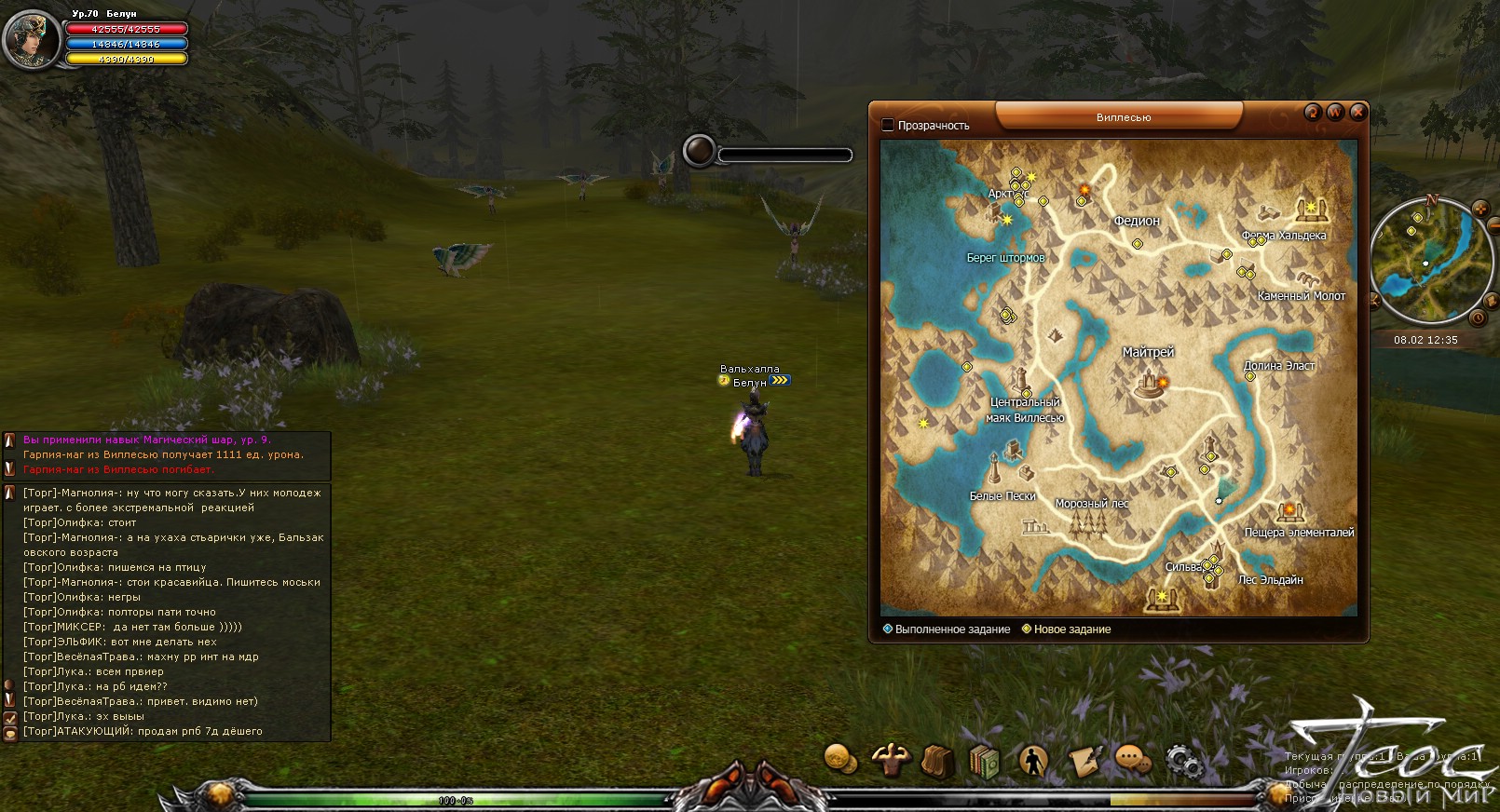Click the circular minimap
Image resolution: width=1500 pixels, height=812 pixels.
[x=1424, y=262]
